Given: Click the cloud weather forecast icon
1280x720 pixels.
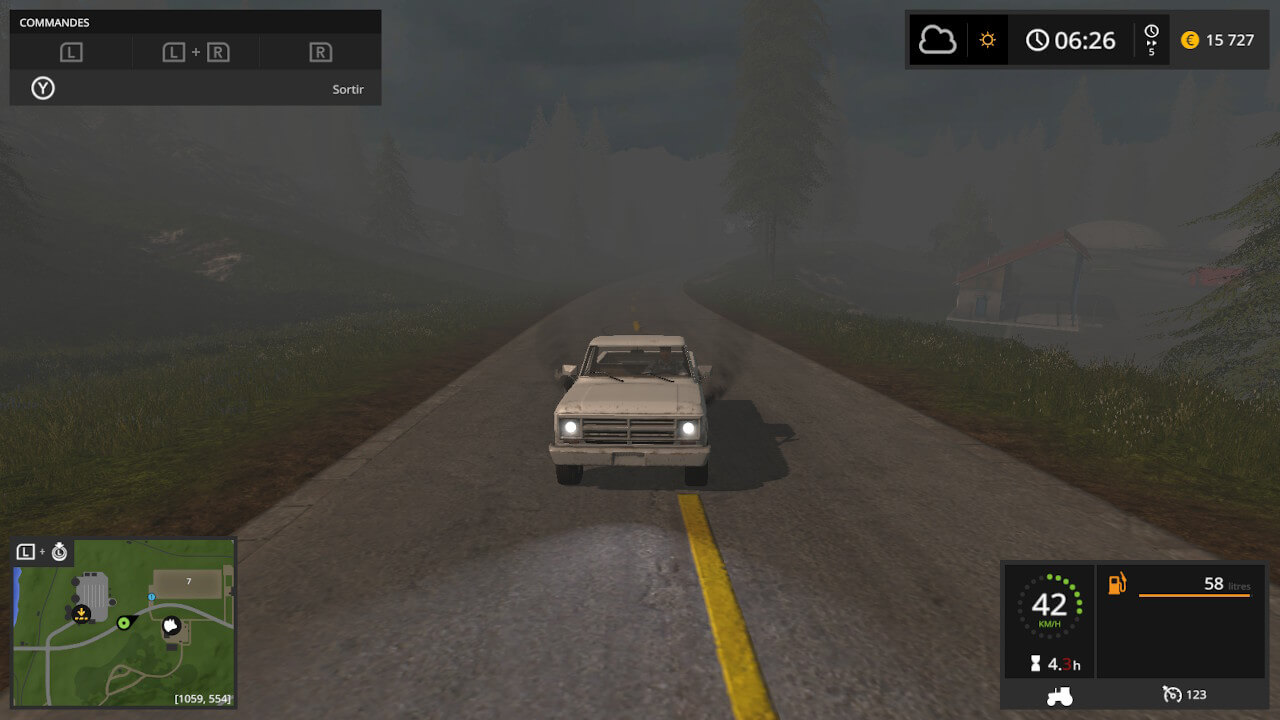Looking at the screenshot, I should pos(937,40).
